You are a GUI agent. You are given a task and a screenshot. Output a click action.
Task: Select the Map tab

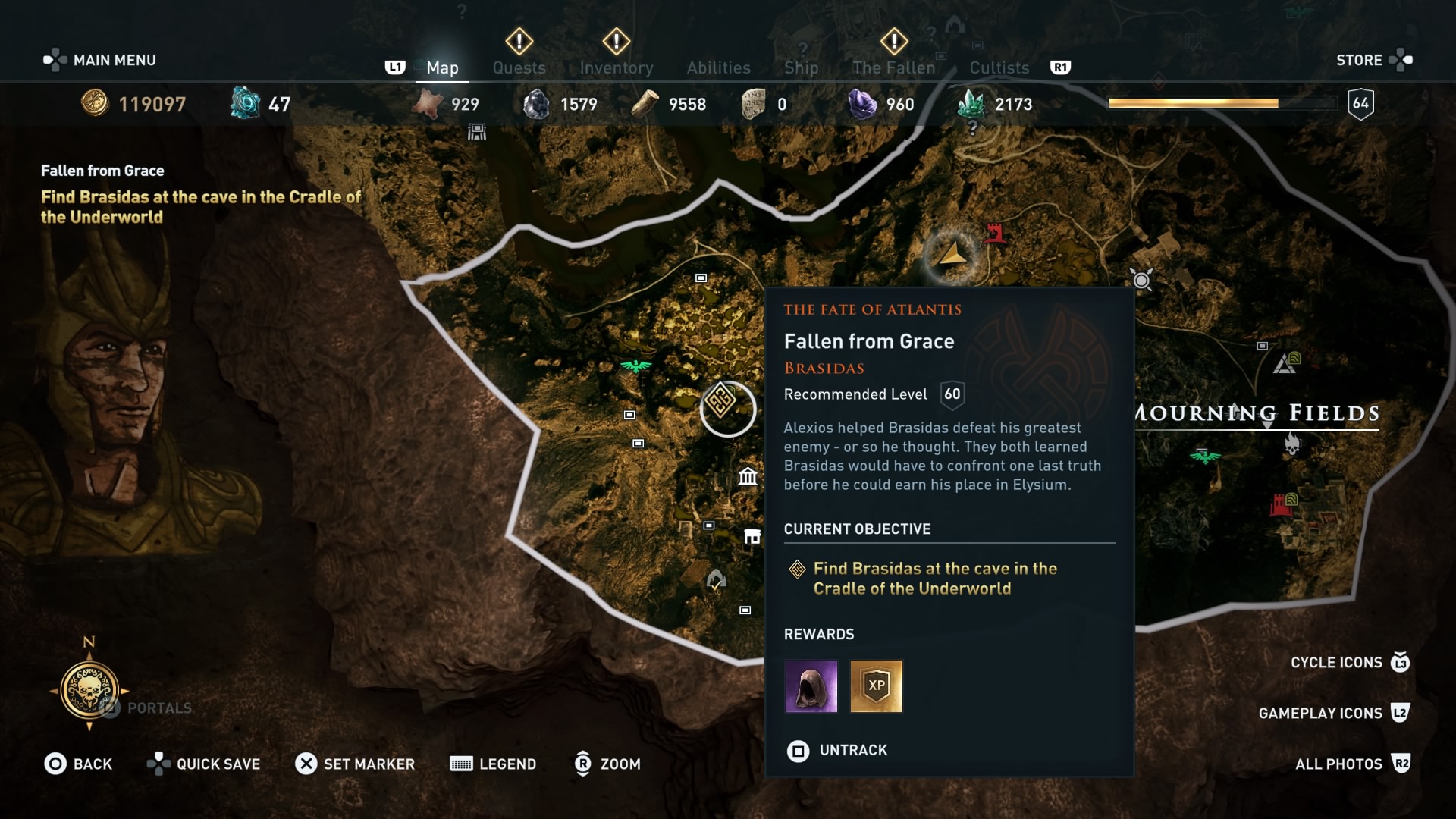click(442, 67)
